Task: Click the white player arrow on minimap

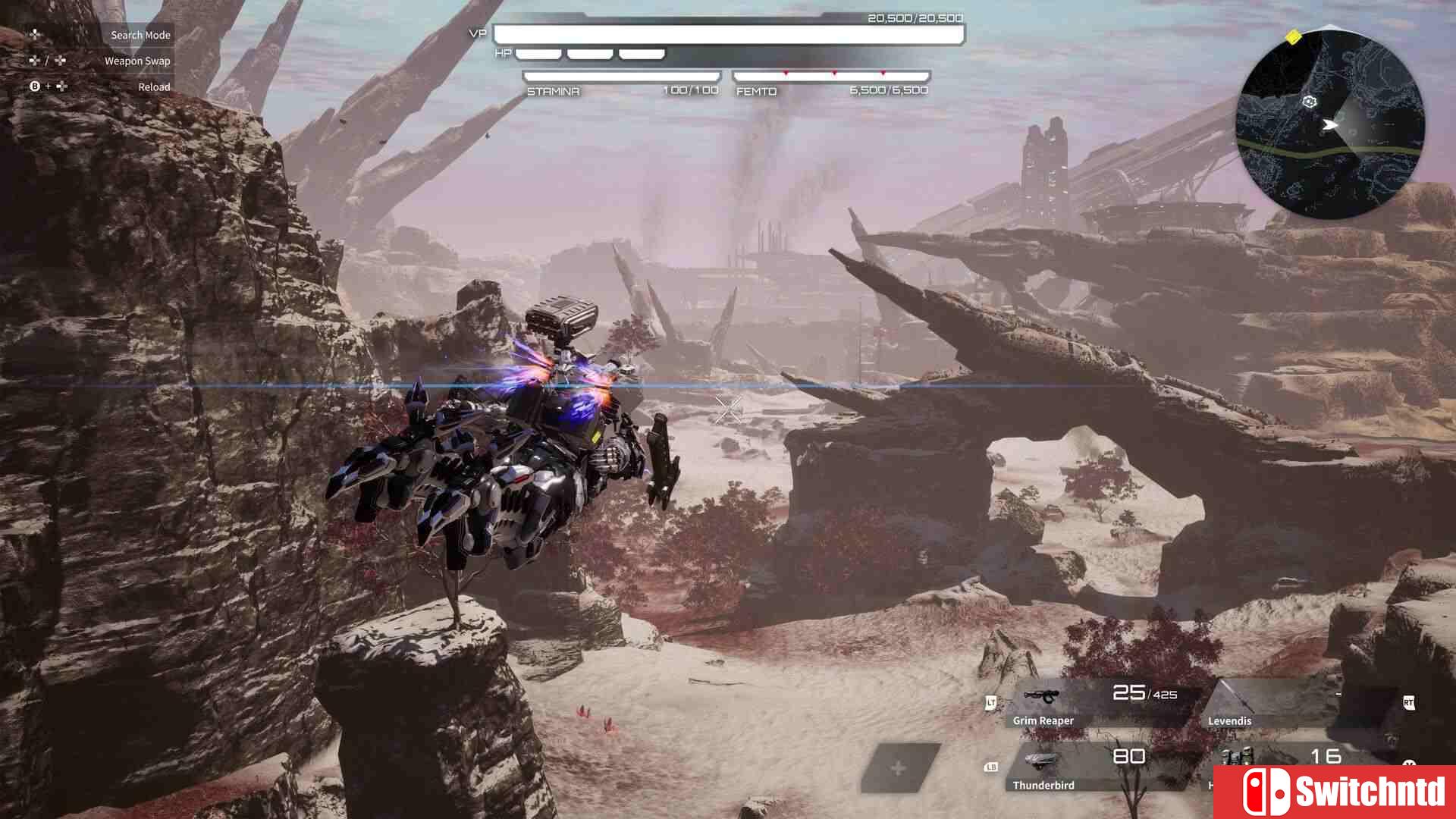Action: click(1330, 124)
